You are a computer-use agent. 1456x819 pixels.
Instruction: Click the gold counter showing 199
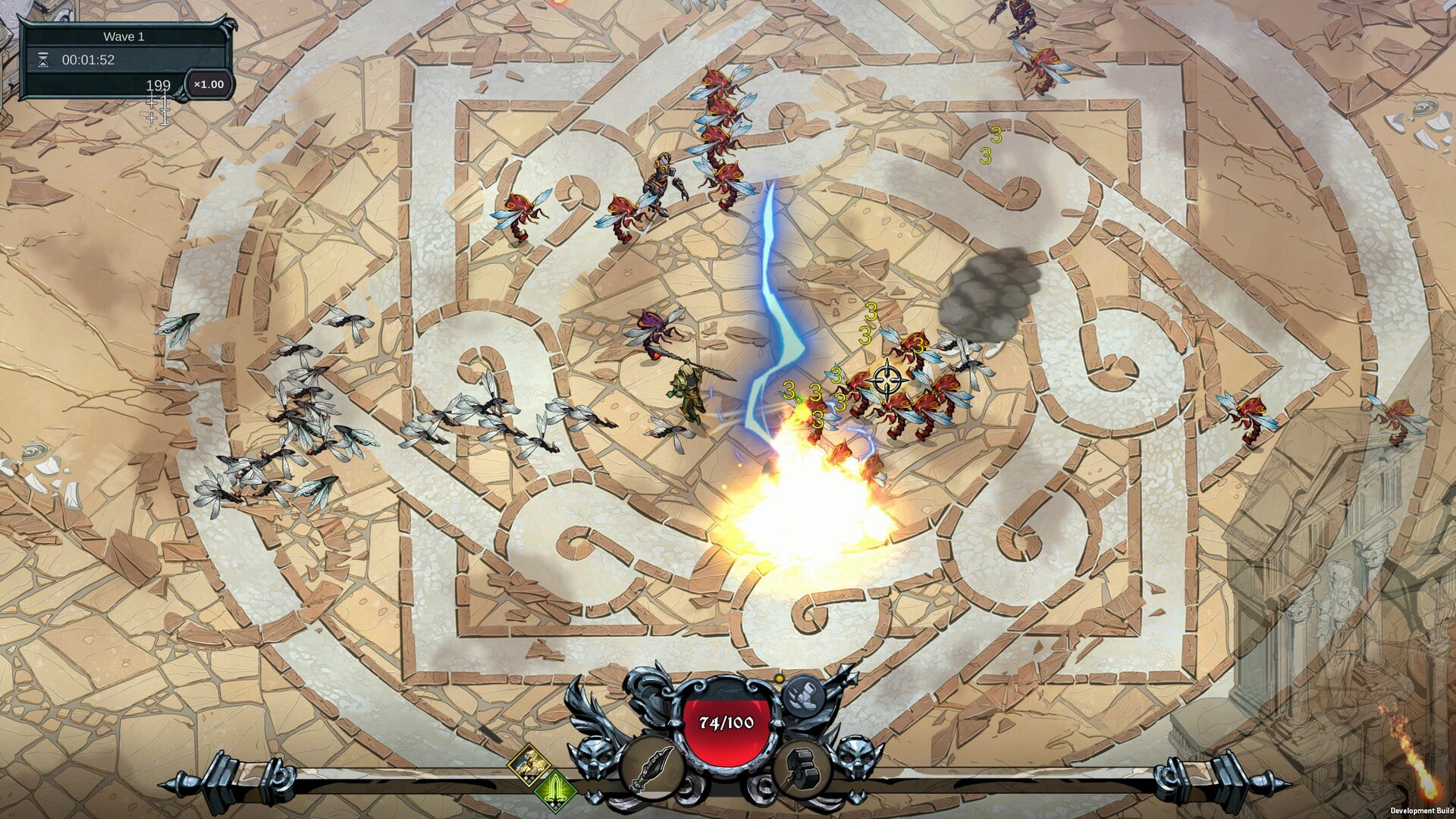158,86
